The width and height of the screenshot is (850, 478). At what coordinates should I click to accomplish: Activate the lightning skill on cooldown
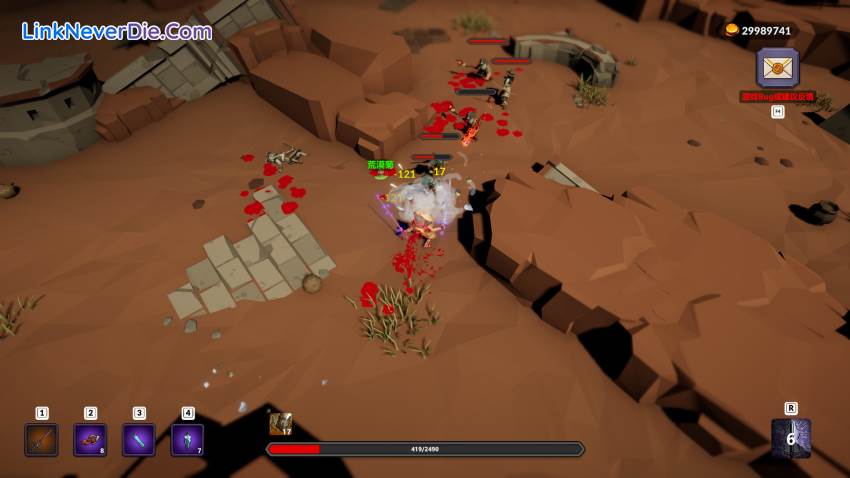pyautogui.click(x=790, y=438)
